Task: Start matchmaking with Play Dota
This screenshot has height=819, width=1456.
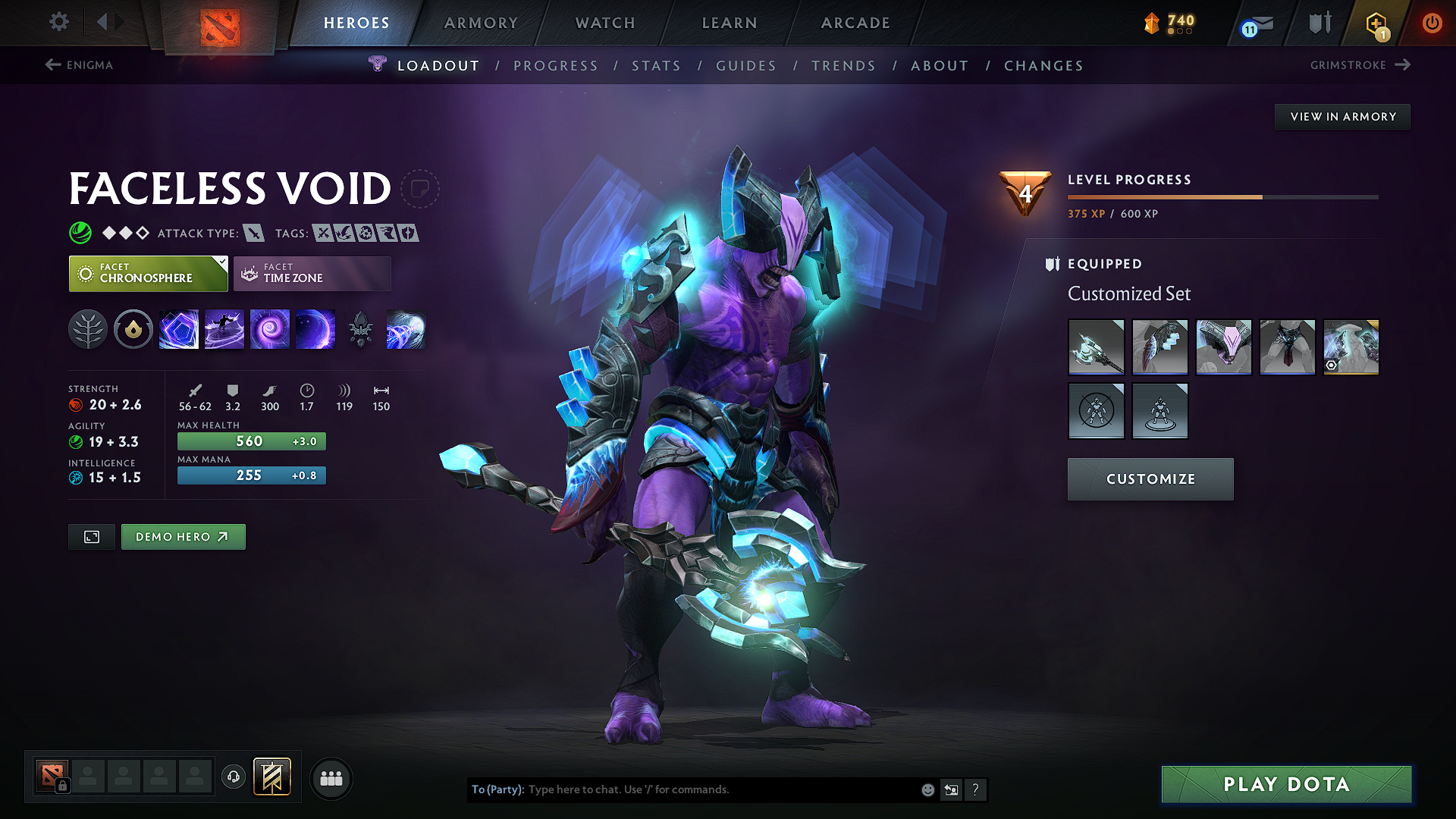Action: (1286, 784)
